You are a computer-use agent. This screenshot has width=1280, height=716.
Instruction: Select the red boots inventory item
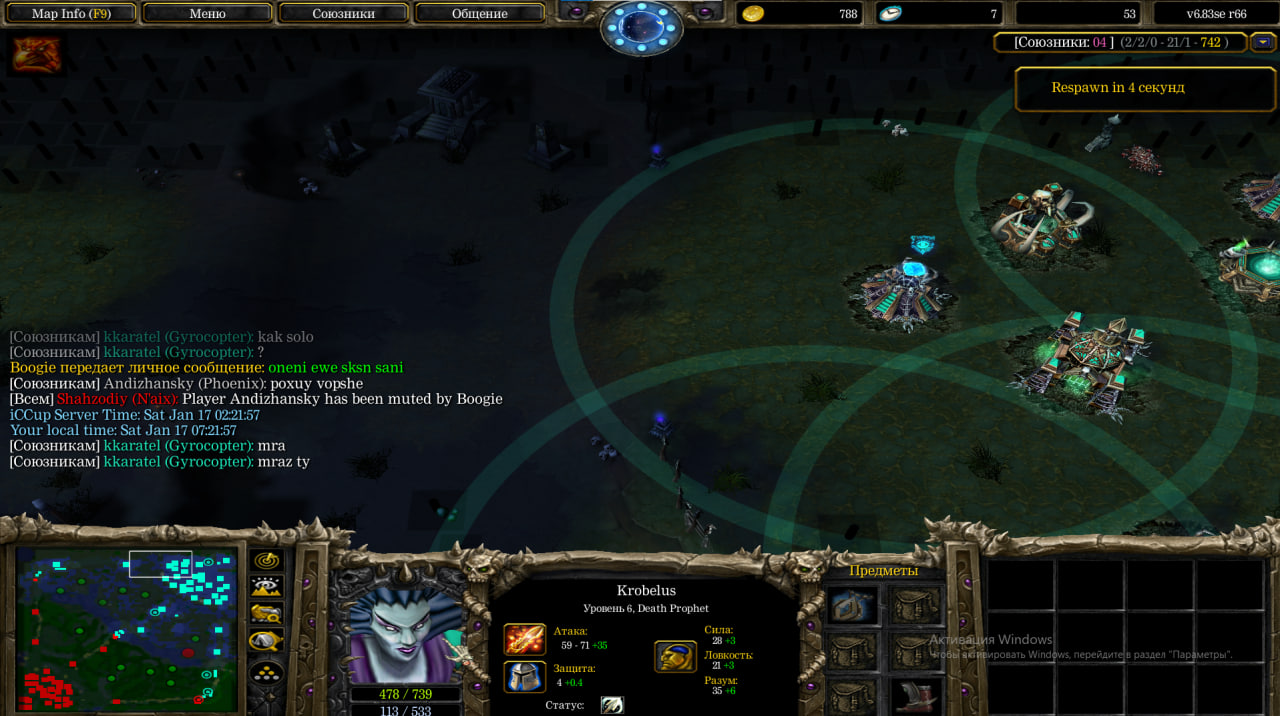[x=914, y=695]
